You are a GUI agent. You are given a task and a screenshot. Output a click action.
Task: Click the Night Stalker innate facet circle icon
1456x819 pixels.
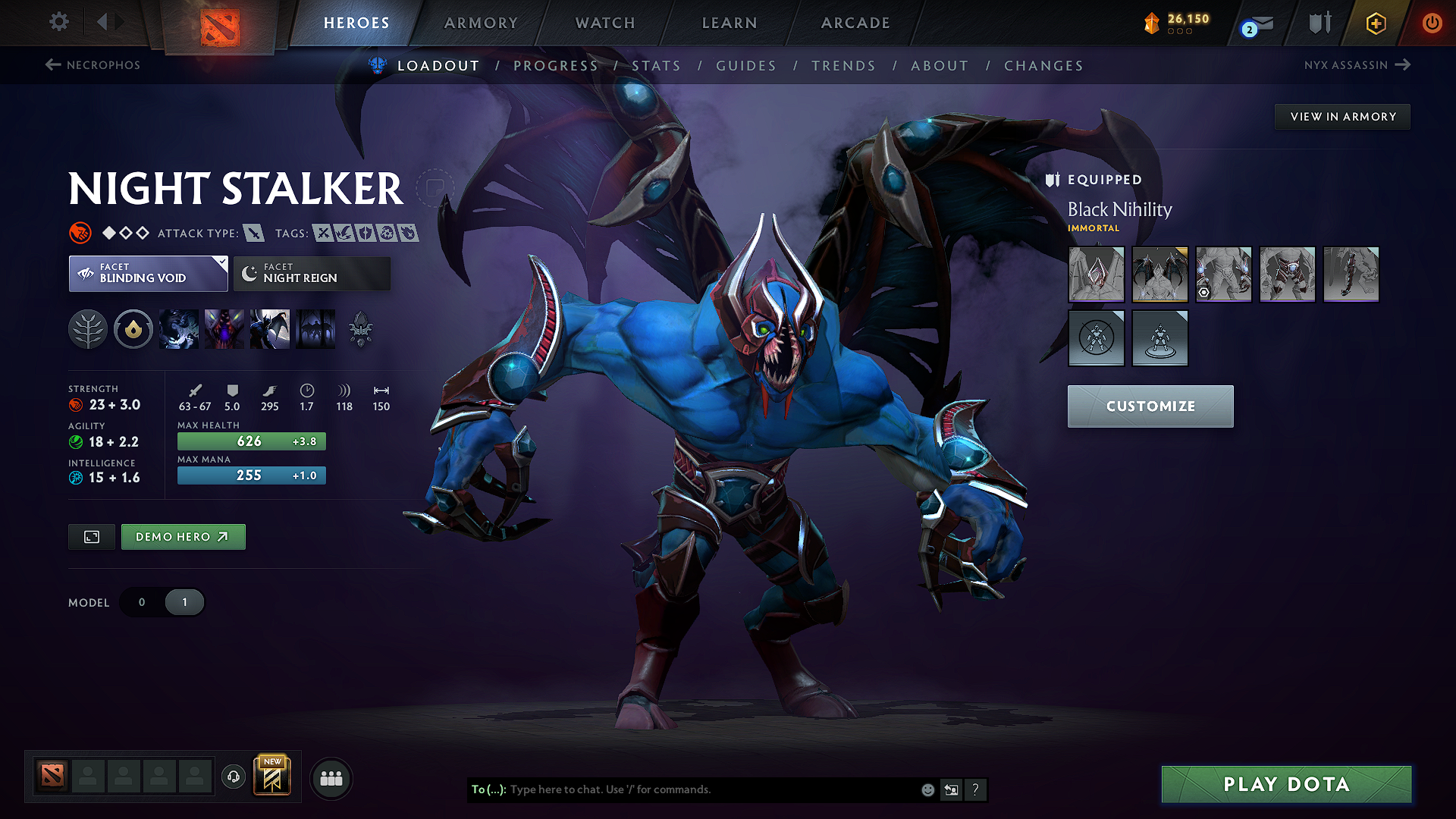133,329
